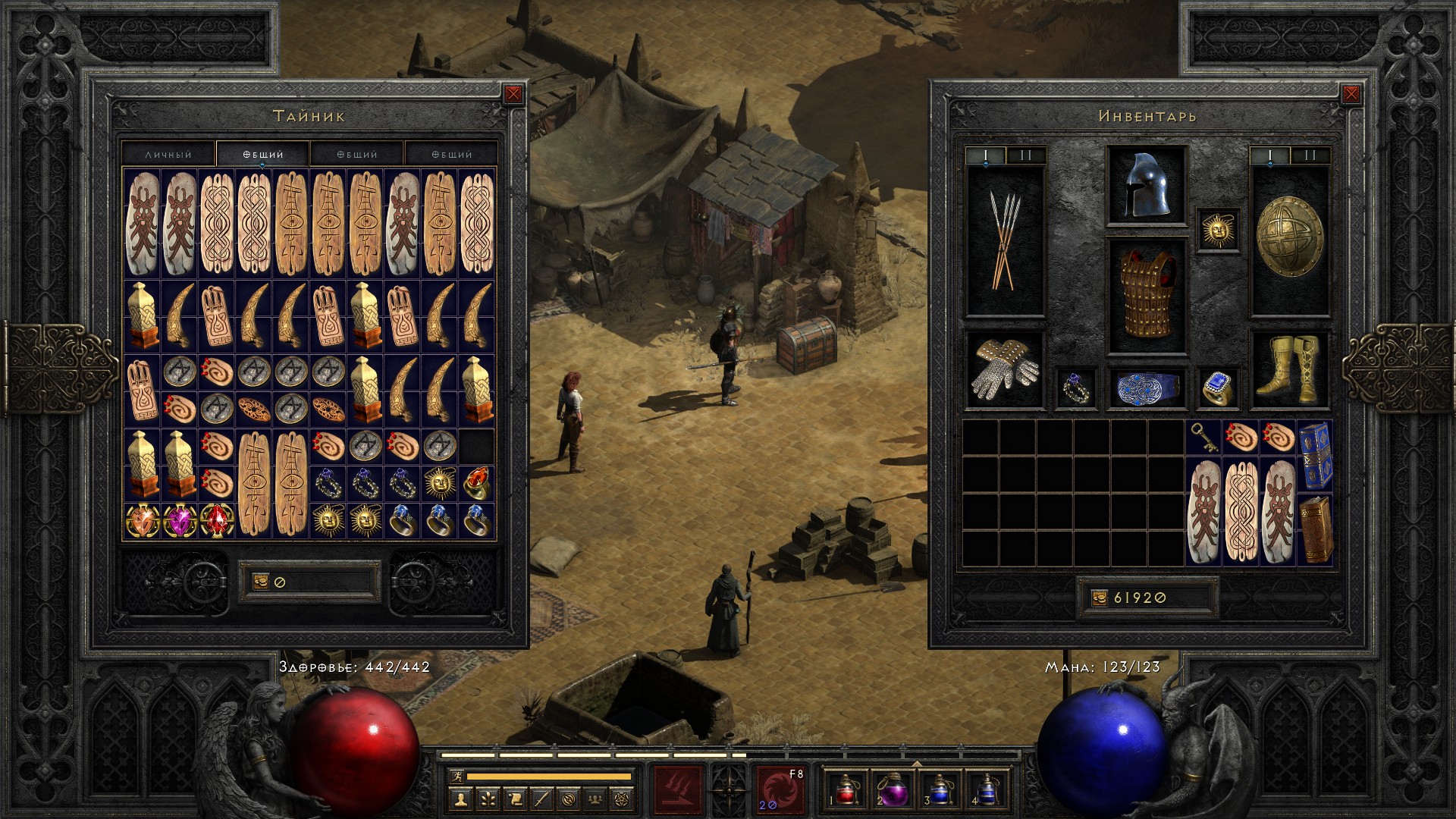Pick the purple jewel in the stash
This screenshot has width=1456, height=819.
[x=179, y=521]
